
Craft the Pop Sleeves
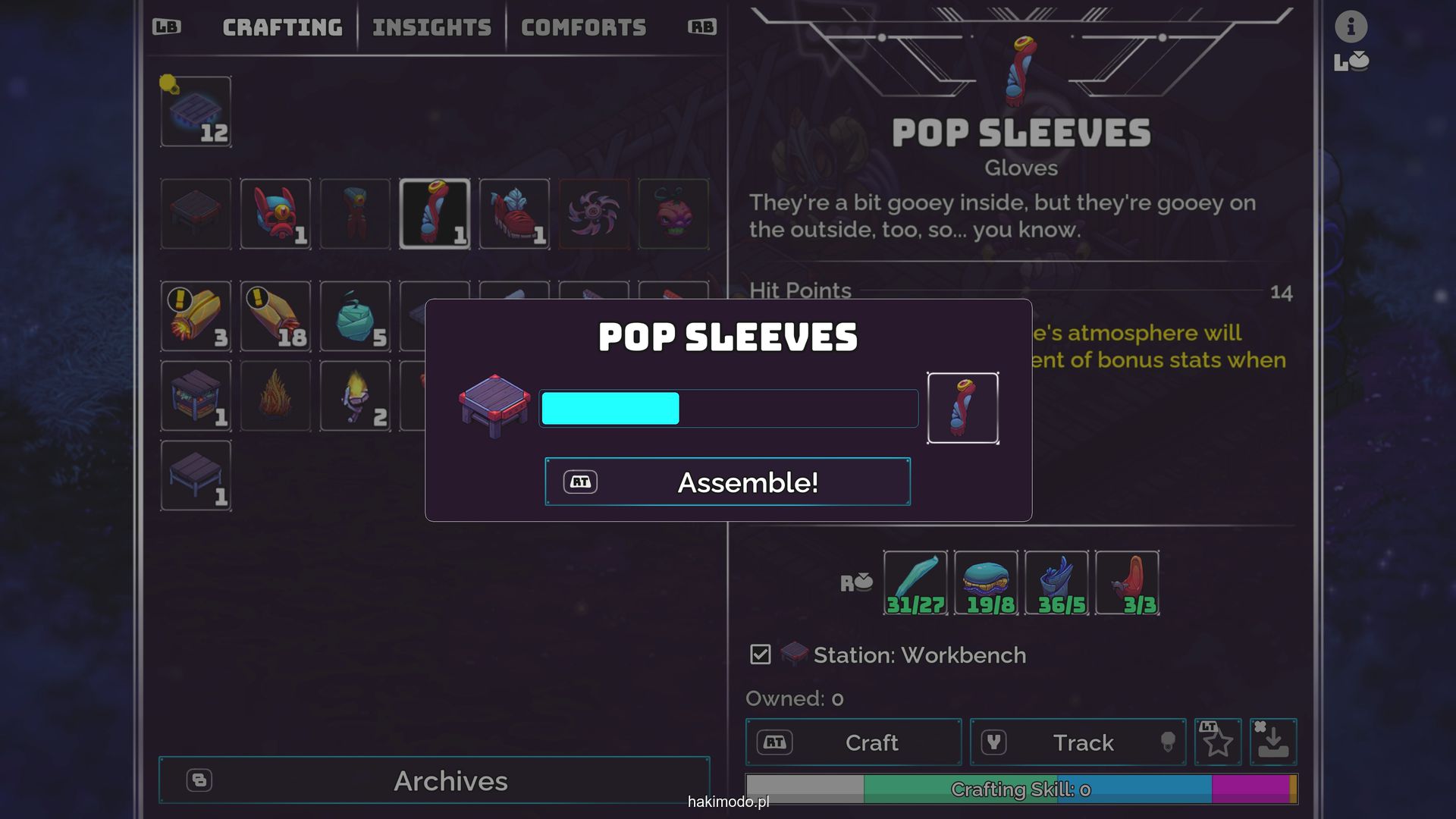[x=853, y=742]
